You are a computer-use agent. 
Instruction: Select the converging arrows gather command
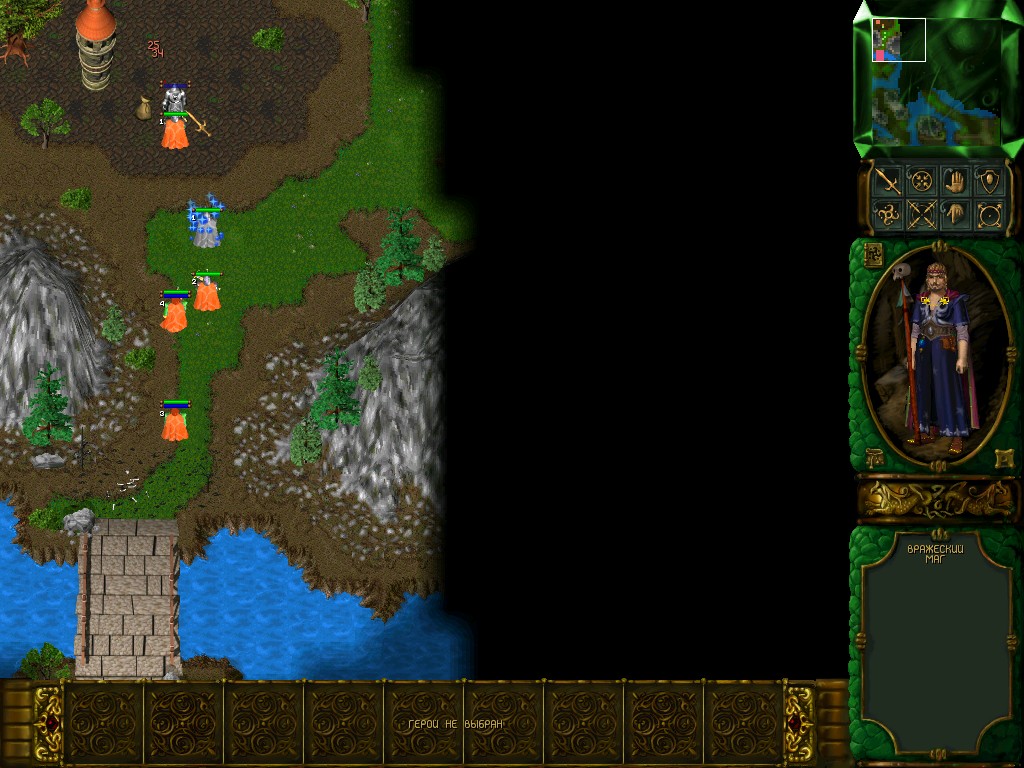point(922,181)
